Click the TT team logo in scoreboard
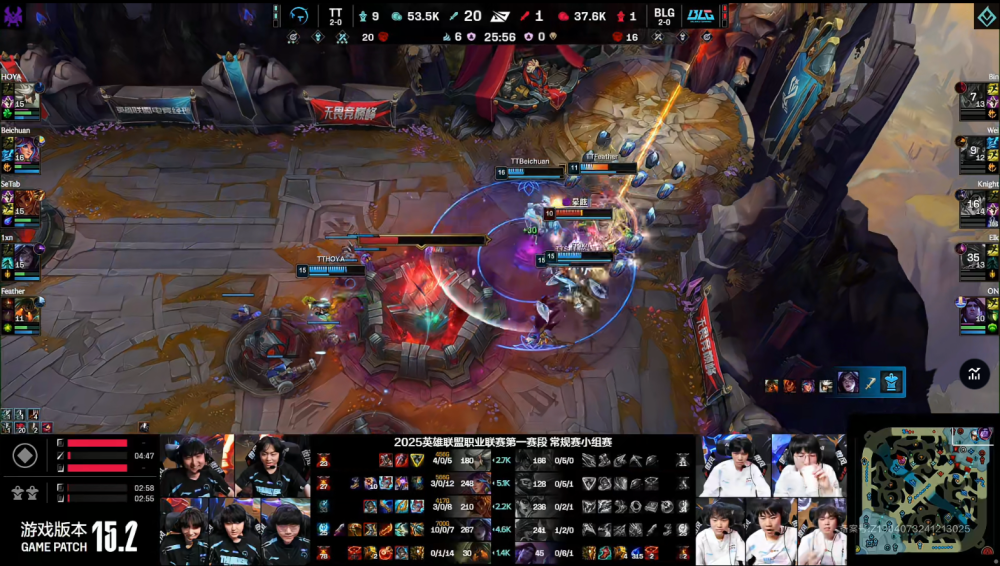Viewport: 1000px width, 566px height. 299,16
